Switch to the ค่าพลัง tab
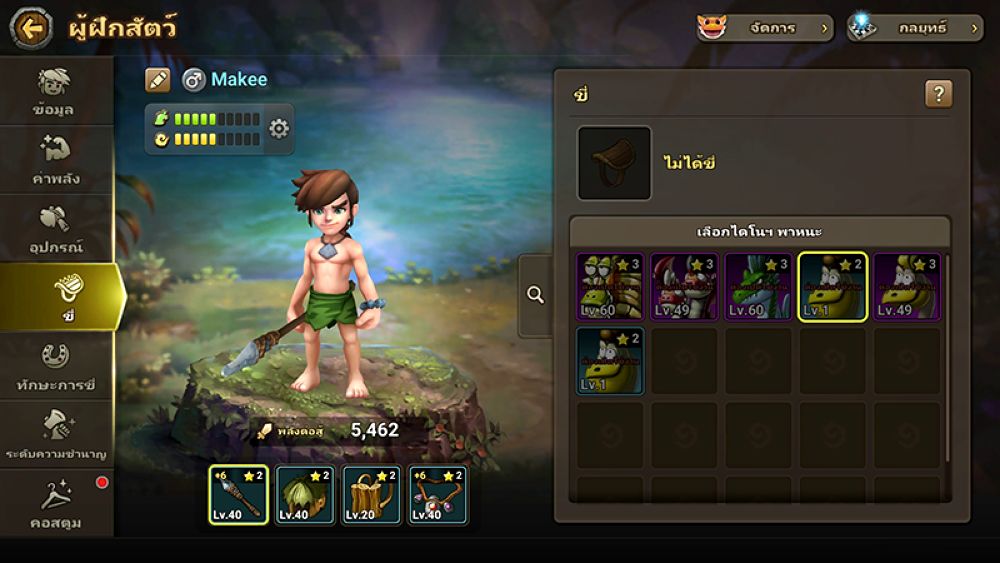The height and width of the screenshot is (563, 1000). click(x=55, y=161)
